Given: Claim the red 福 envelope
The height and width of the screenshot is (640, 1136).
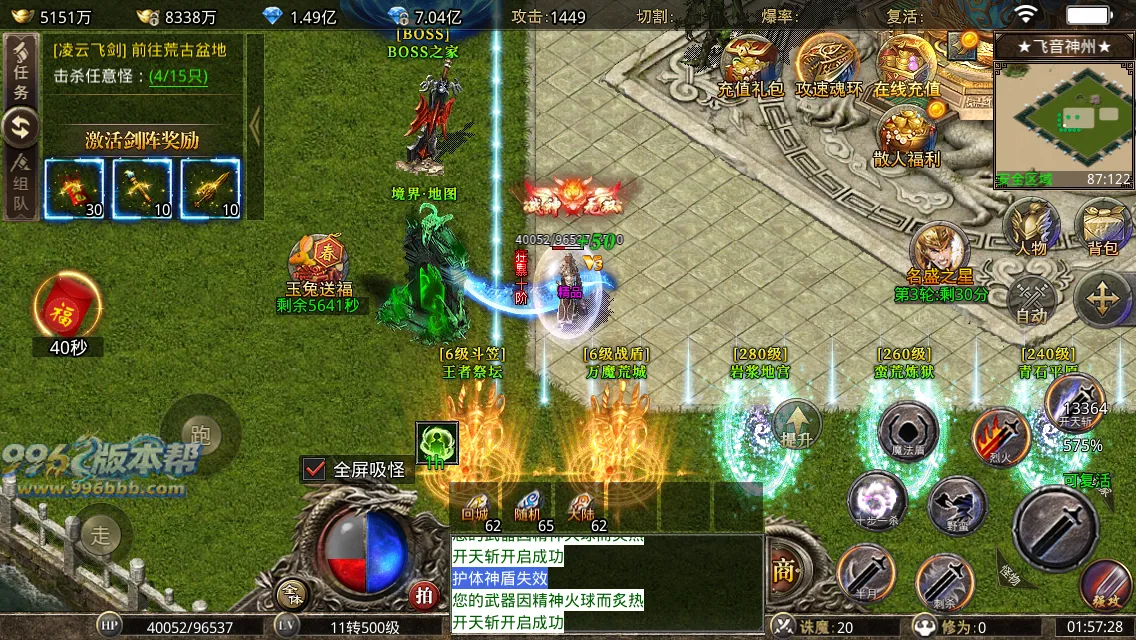Looking at the screenshot, I should [67, 307].
